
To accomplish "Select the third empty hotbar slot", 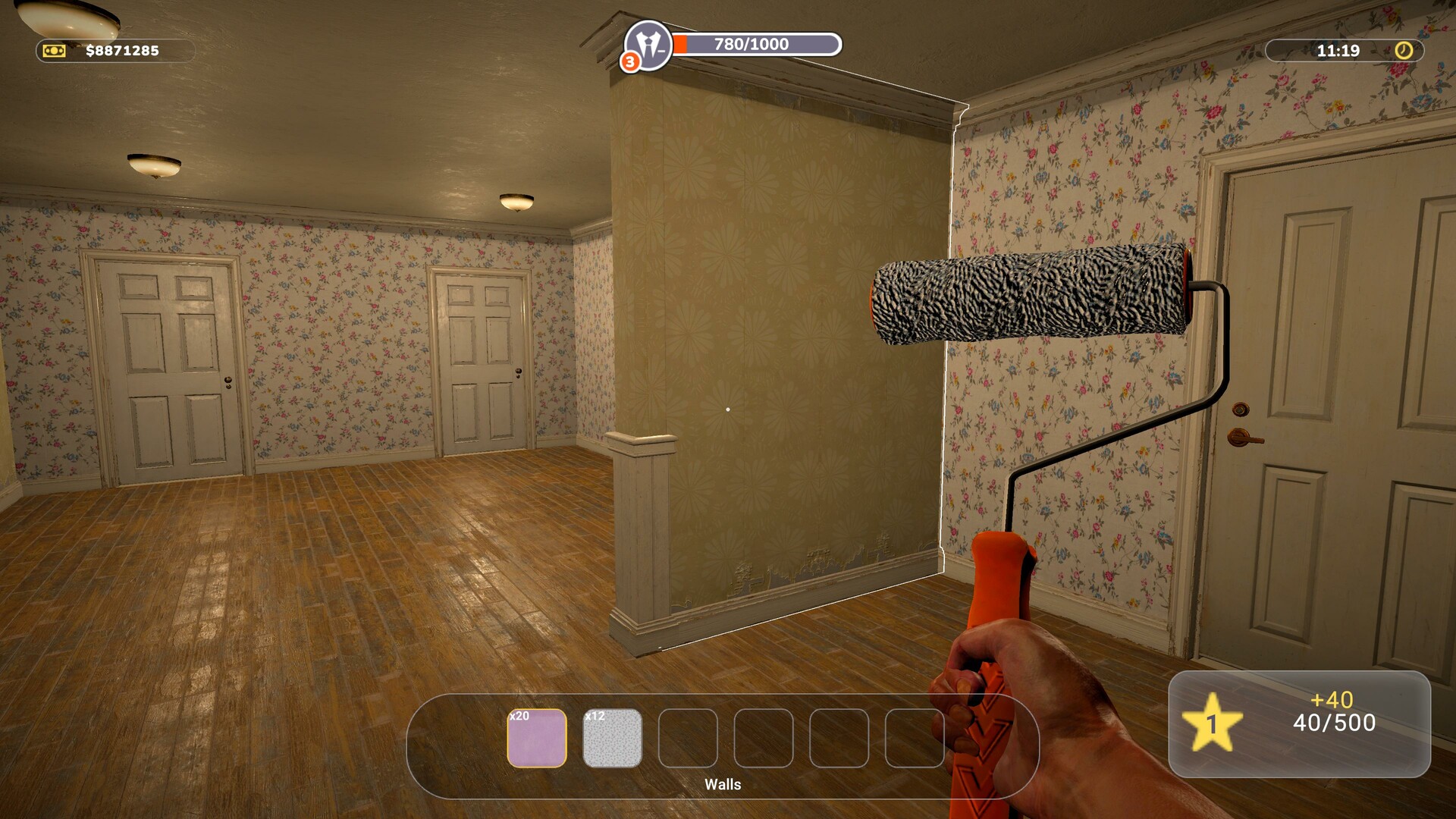I will coord(838,739).
